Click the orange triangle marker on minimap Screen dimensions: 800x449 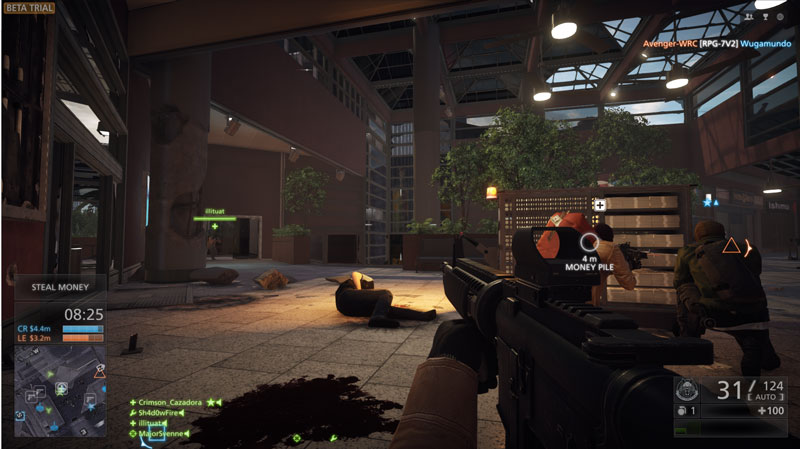(99, 370)
